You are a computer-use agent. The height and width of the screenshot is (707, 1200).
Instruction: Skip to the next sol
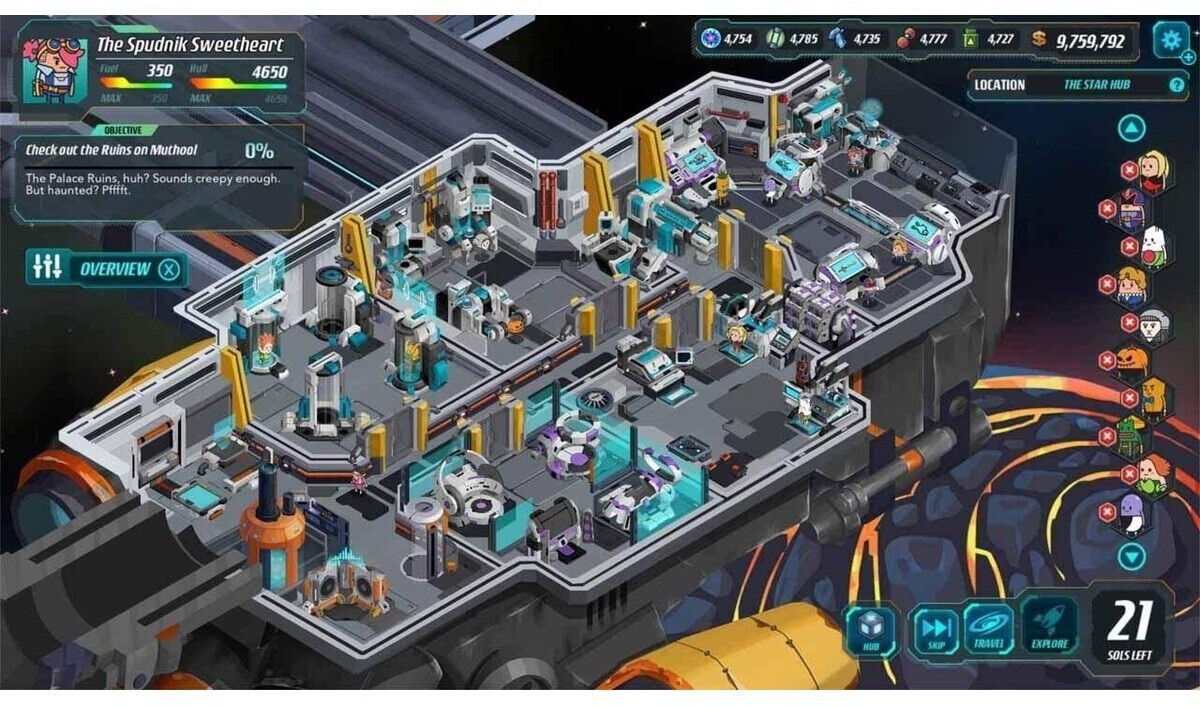(x=935, y=630)
